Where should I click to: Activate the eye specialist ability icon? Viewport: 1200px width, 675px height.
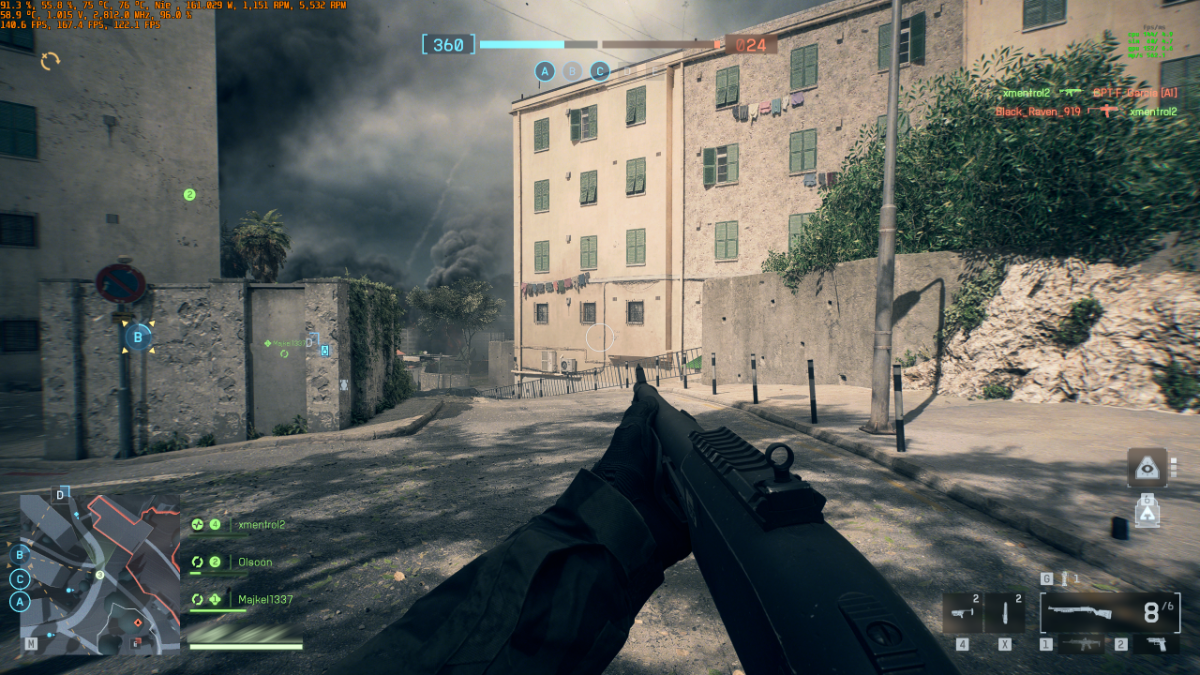1147,468
